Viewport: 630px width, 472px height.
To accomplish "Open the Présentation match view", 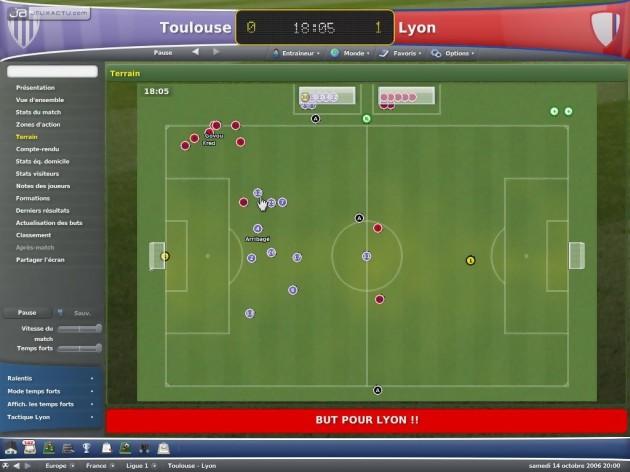I will coord(35,88).
